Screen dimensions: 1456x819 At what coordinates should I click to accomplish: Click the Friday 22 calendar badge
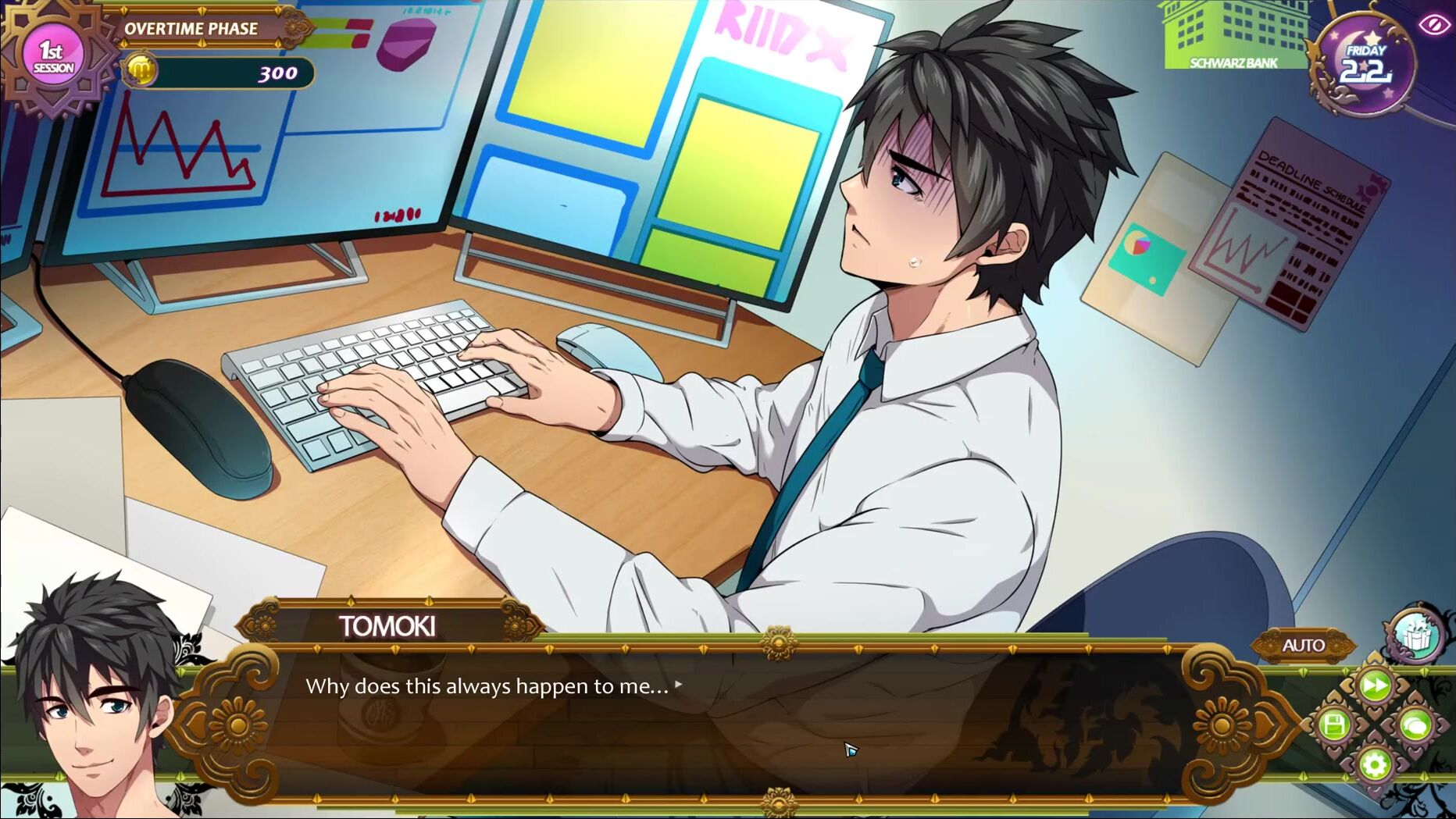1365,65
